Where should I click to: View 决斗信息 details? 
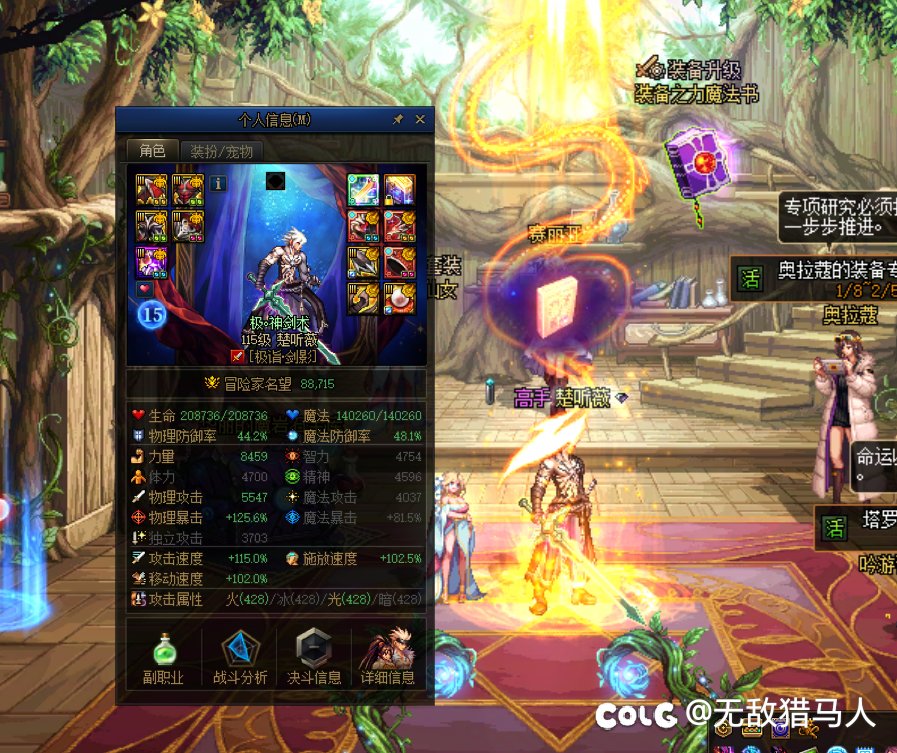[314, 657]
